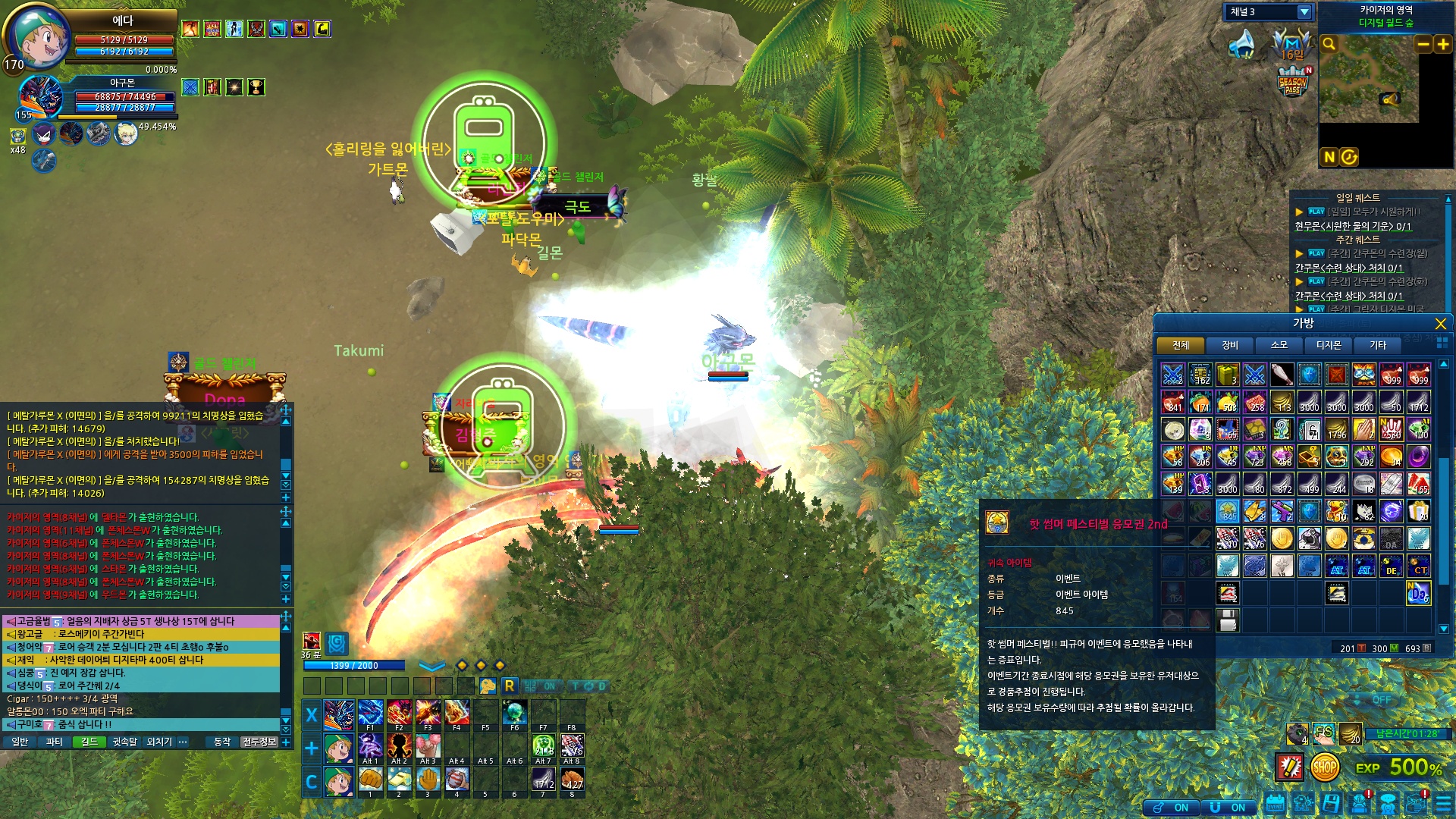Screen dimensions: 1456x819
Task: Show the 기타 inventory tab
Action: coord(1377,345)
